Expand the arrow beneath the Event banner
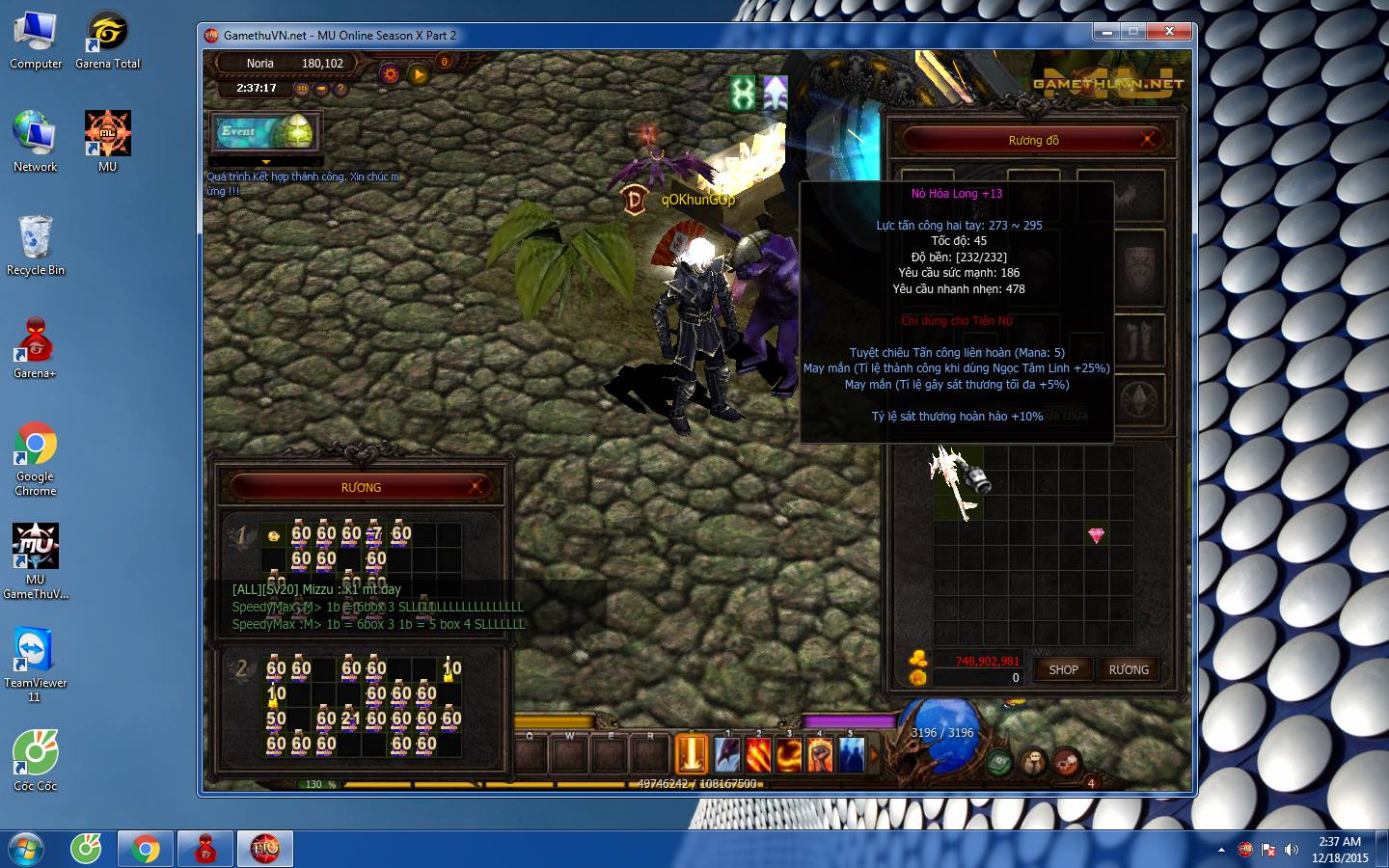1389x868 pixels. [266, 162]
